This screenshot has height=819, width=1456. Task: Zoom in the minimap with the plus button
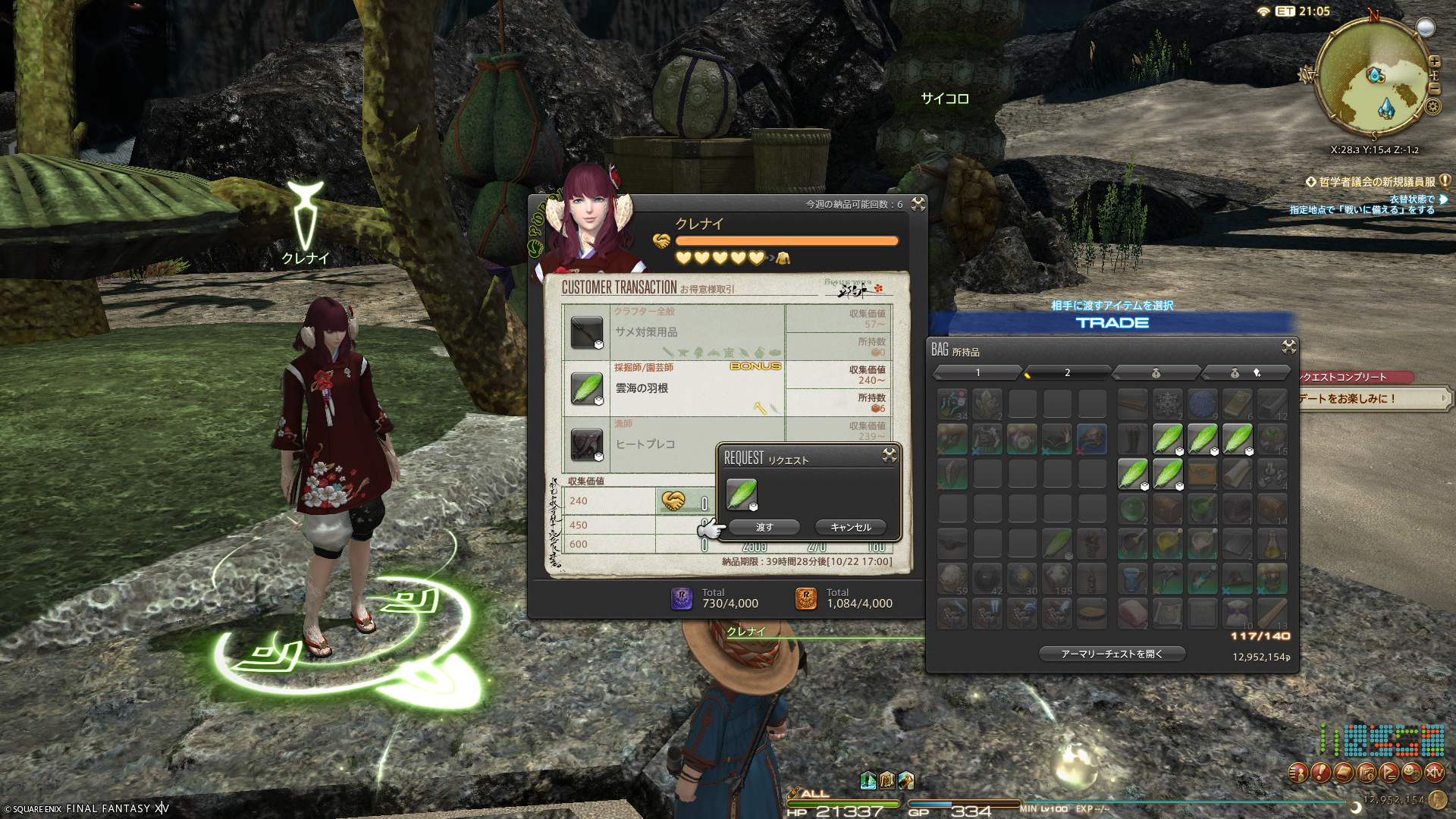[1434, 61]
